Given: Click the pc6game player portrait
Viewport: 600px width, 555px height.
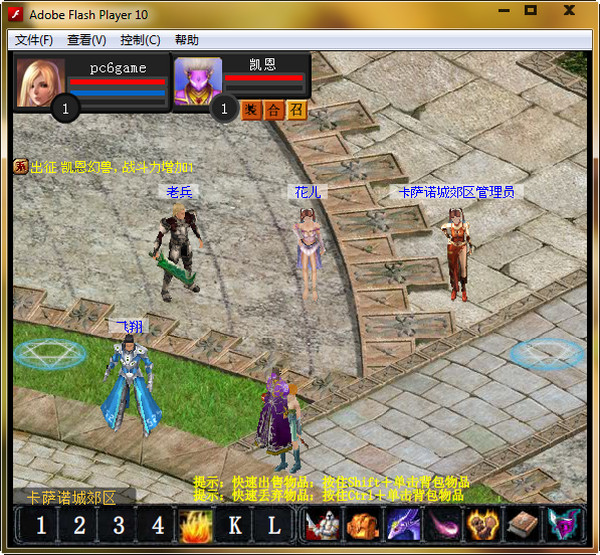Looking at the screenshot, I should (x=42, y=82).
